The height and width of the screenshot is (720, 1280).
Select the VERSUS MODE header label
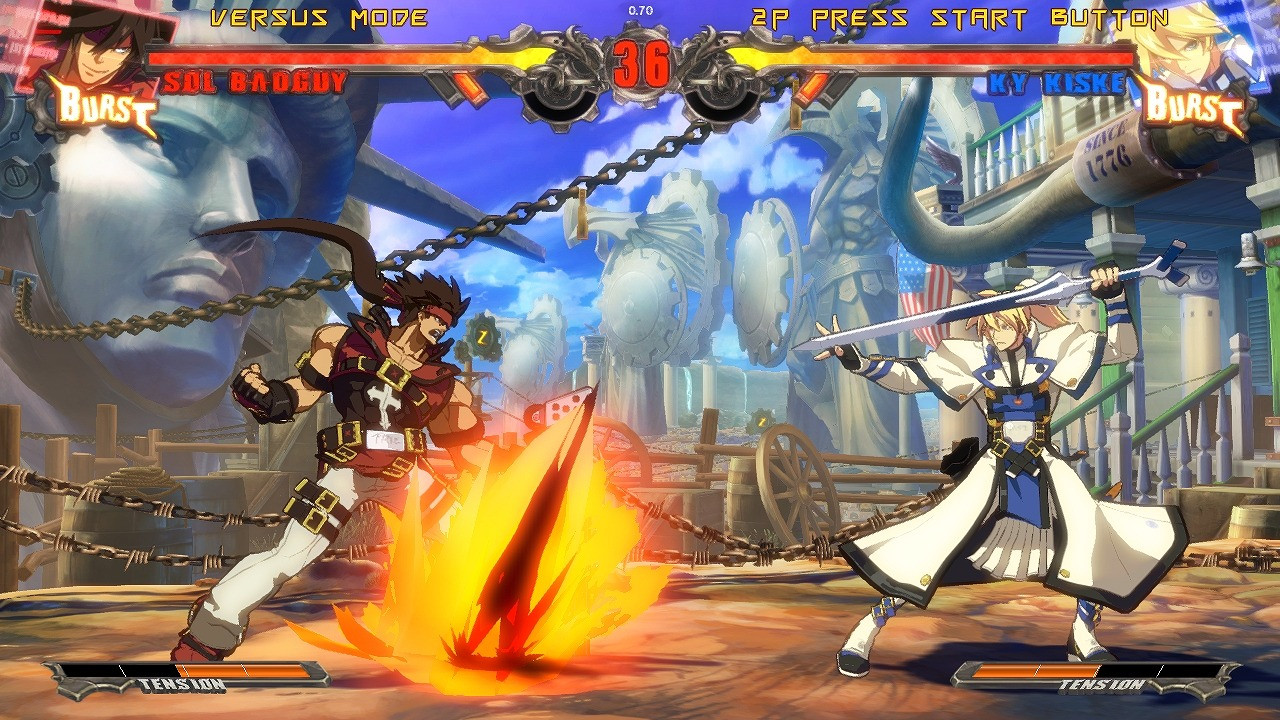click(x=318, y=16)
